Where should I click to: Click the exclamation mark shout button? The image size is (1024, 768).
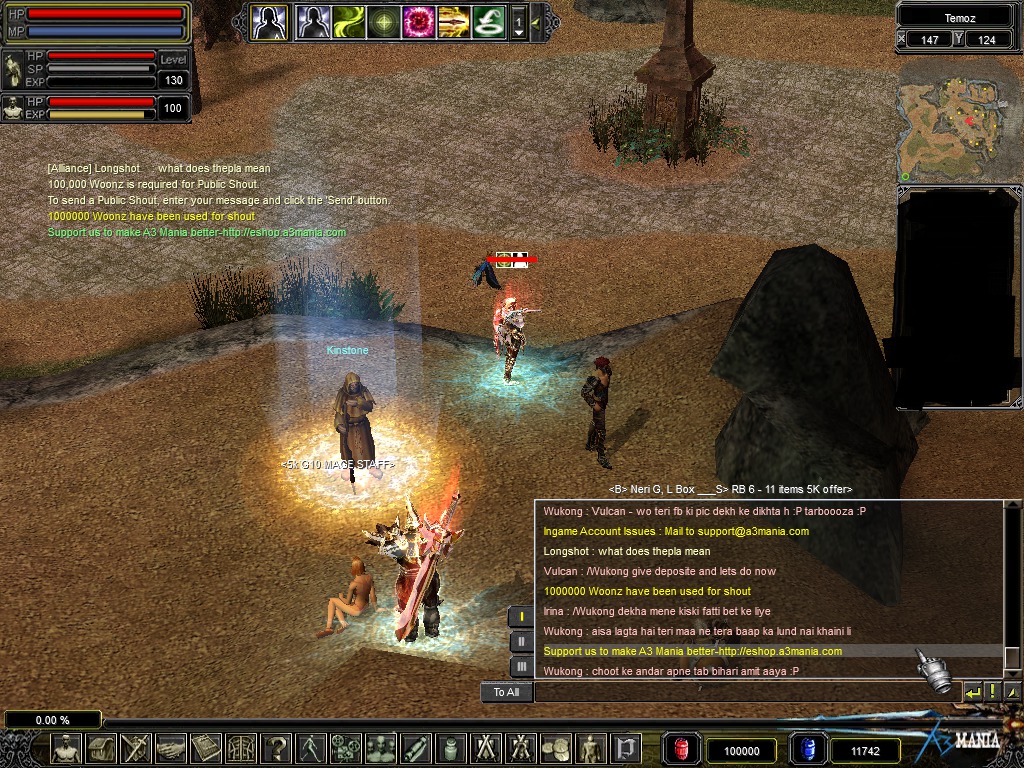tap(992, 692)
